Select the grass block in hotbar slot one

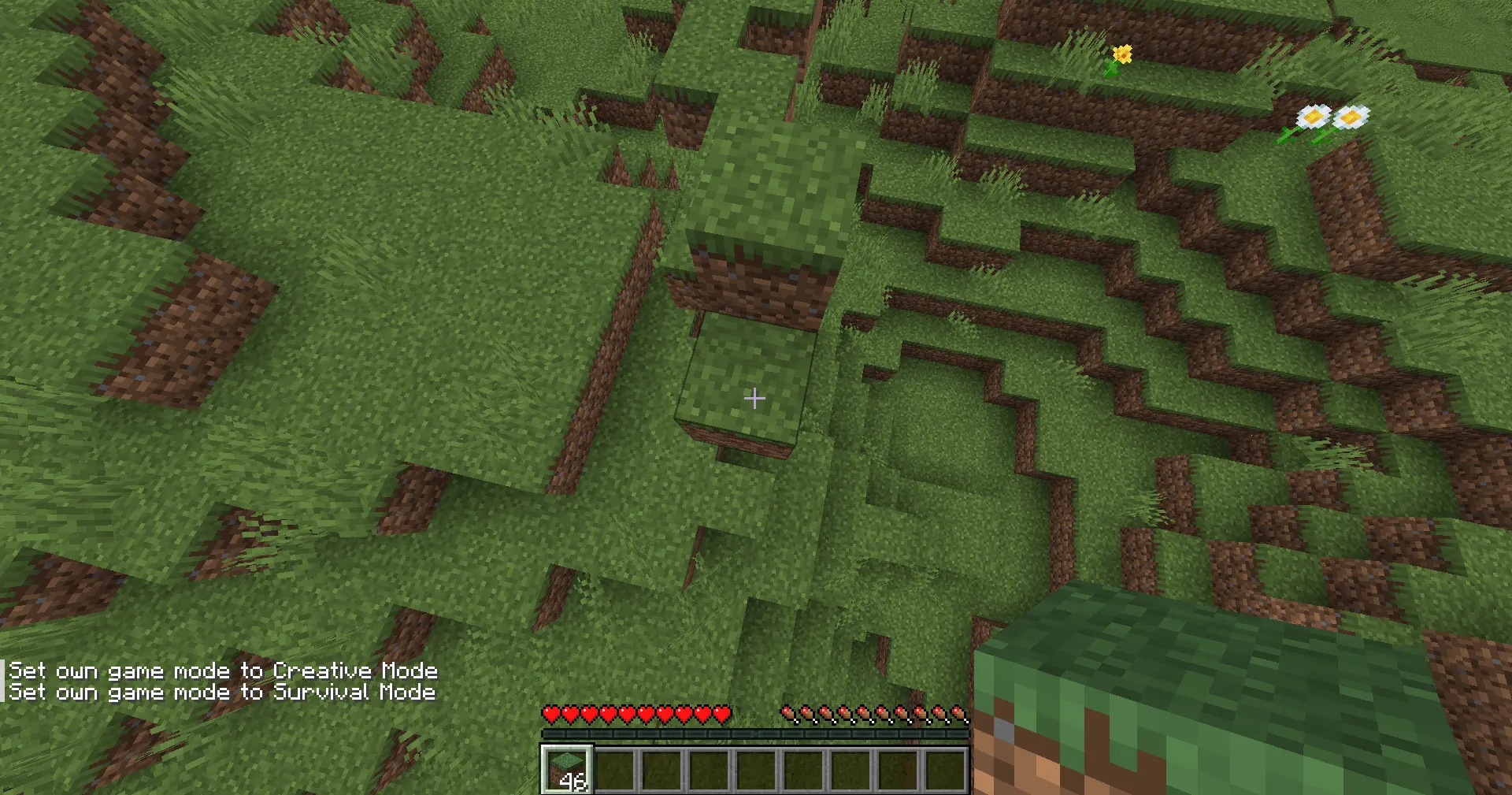click(569, 767)
